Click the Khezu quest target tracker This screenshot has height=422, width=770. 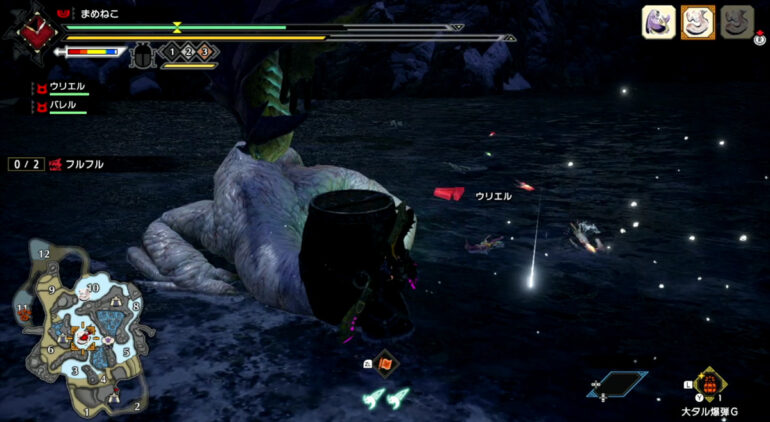coord(58,164)
